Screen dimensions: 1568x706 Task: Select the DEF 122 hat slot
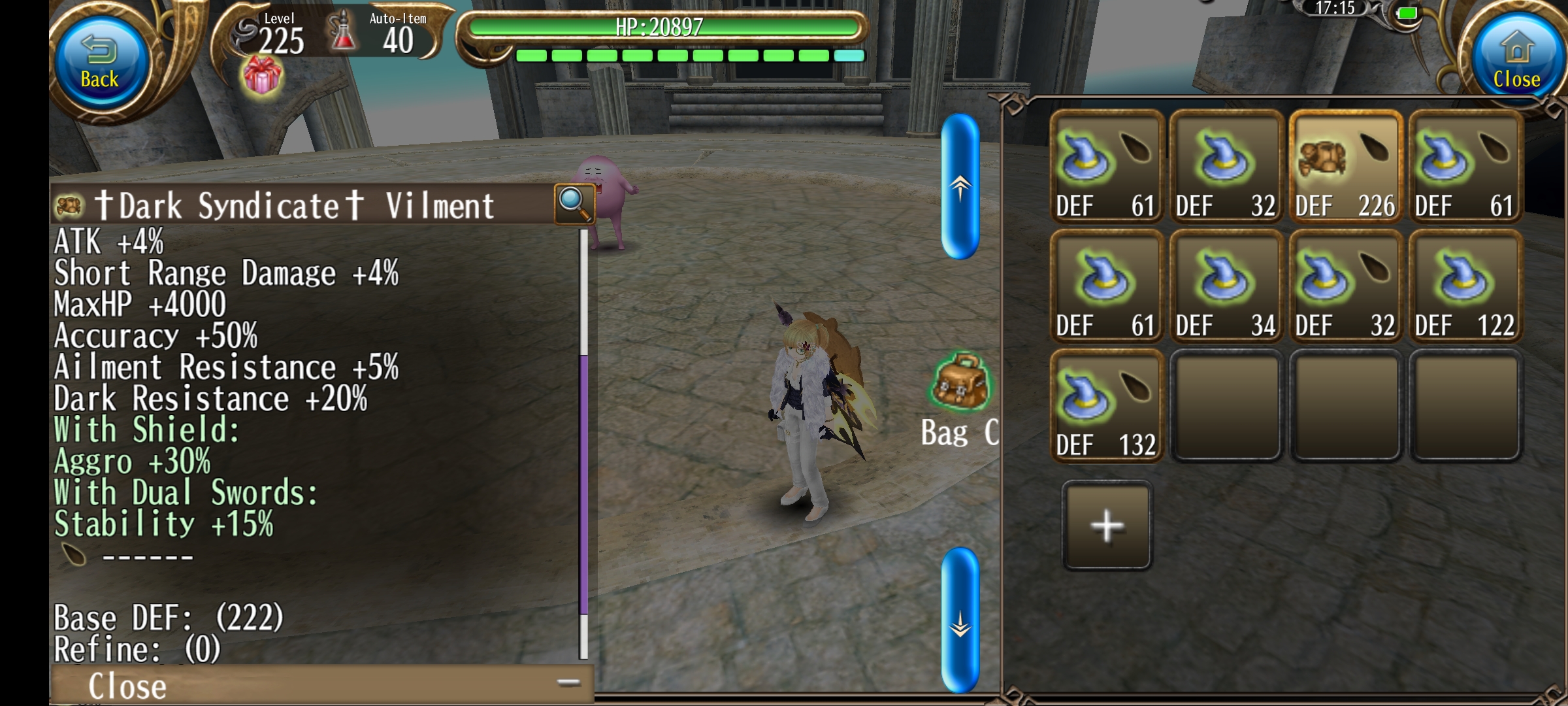coord(1465,286)
